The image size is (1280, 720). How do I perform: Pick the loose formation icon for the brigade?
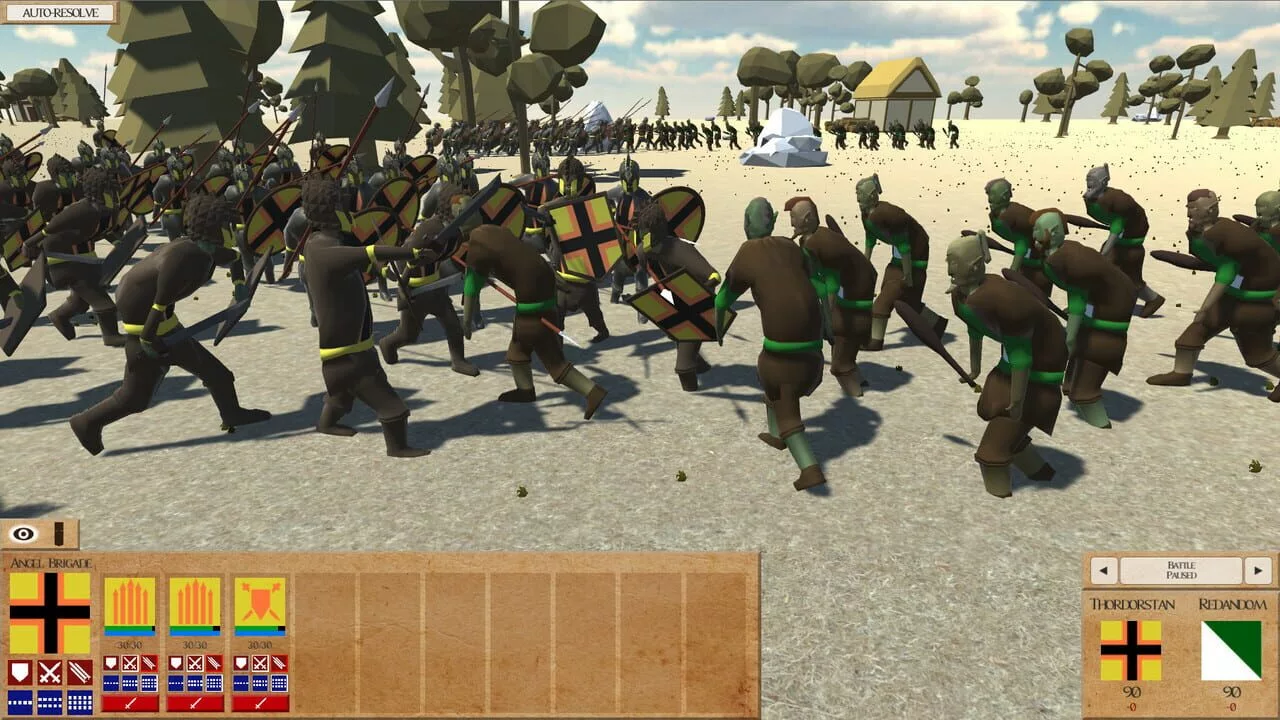(x=20, y=702)
